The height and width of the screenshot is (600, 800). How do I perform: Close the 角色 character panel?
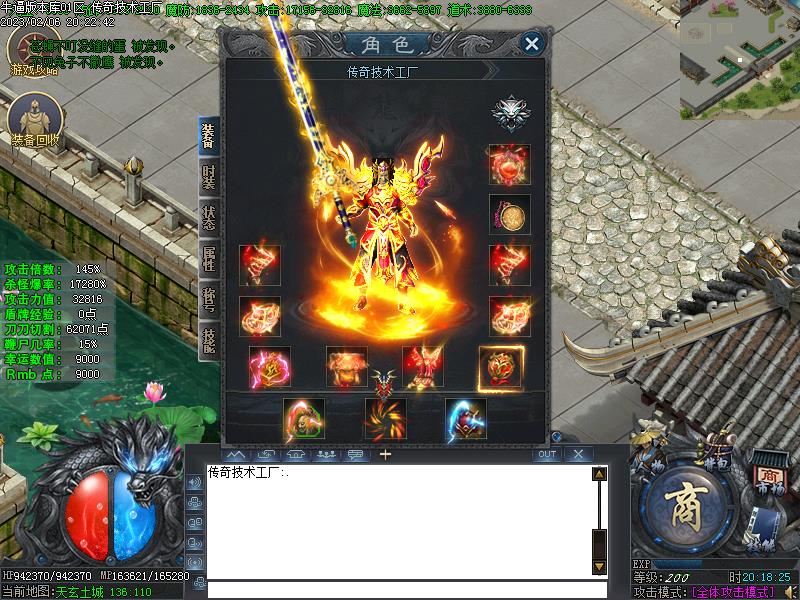pyautogui.click(x=532, y=44)
